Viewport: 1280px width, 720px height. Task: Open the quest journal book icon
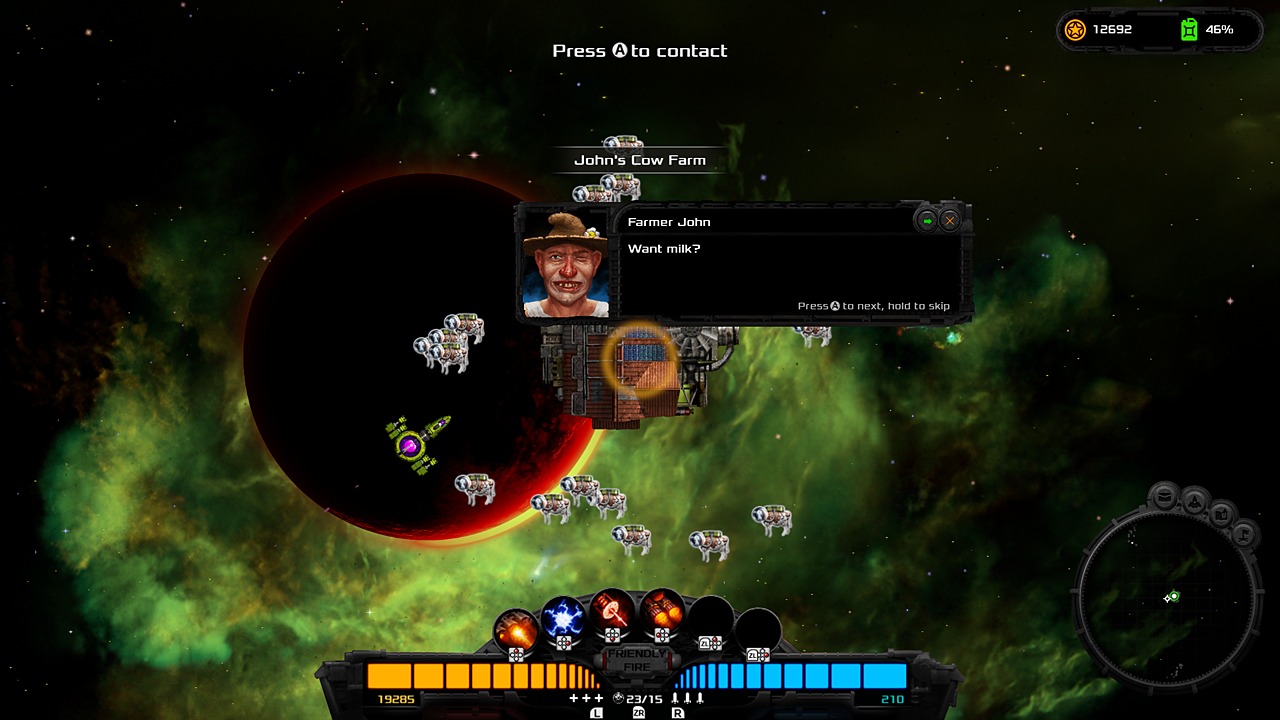pyautogui.click(x=1223, y=516)
